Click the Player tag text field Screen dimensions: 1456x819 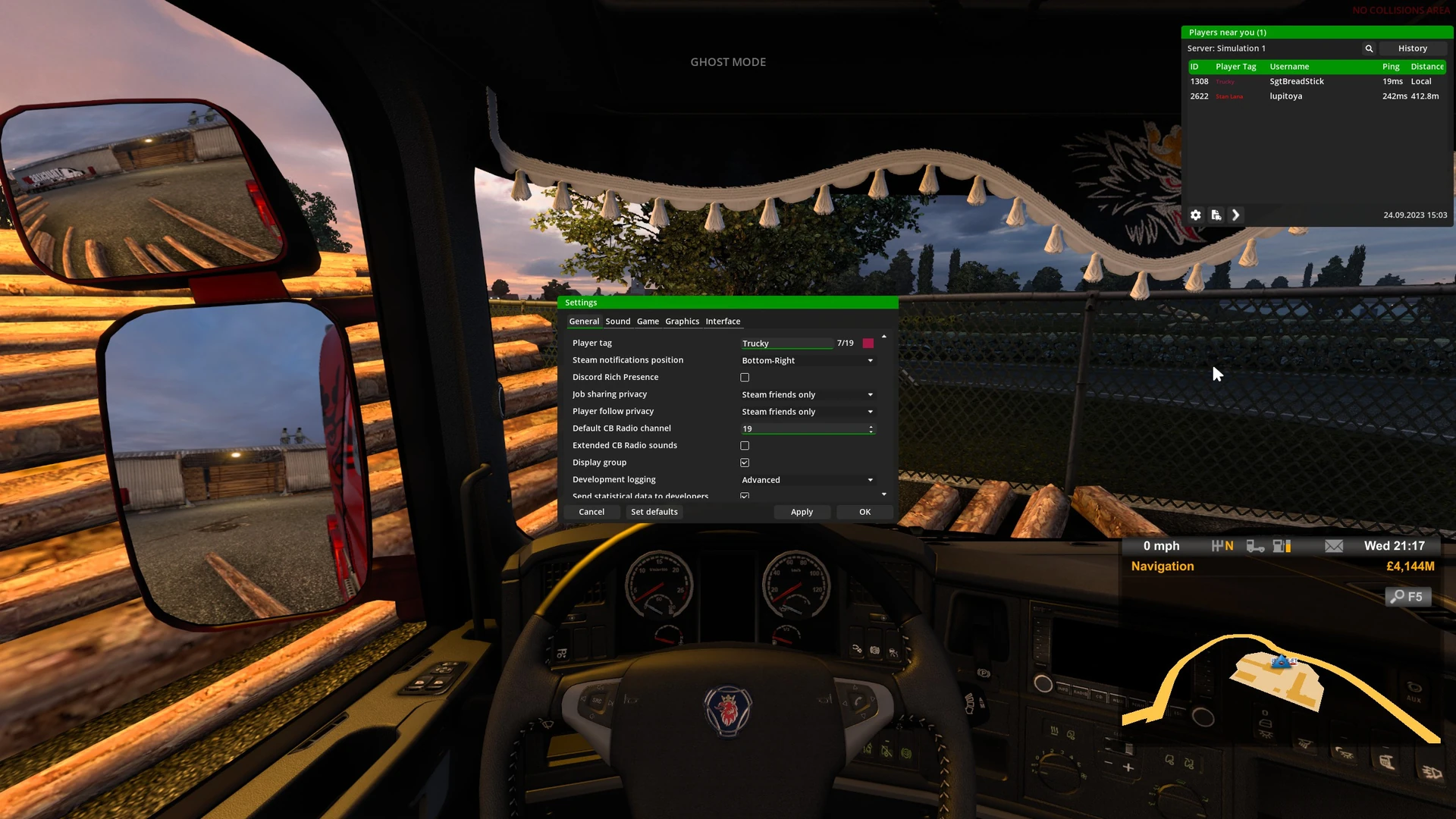(786, 344)
